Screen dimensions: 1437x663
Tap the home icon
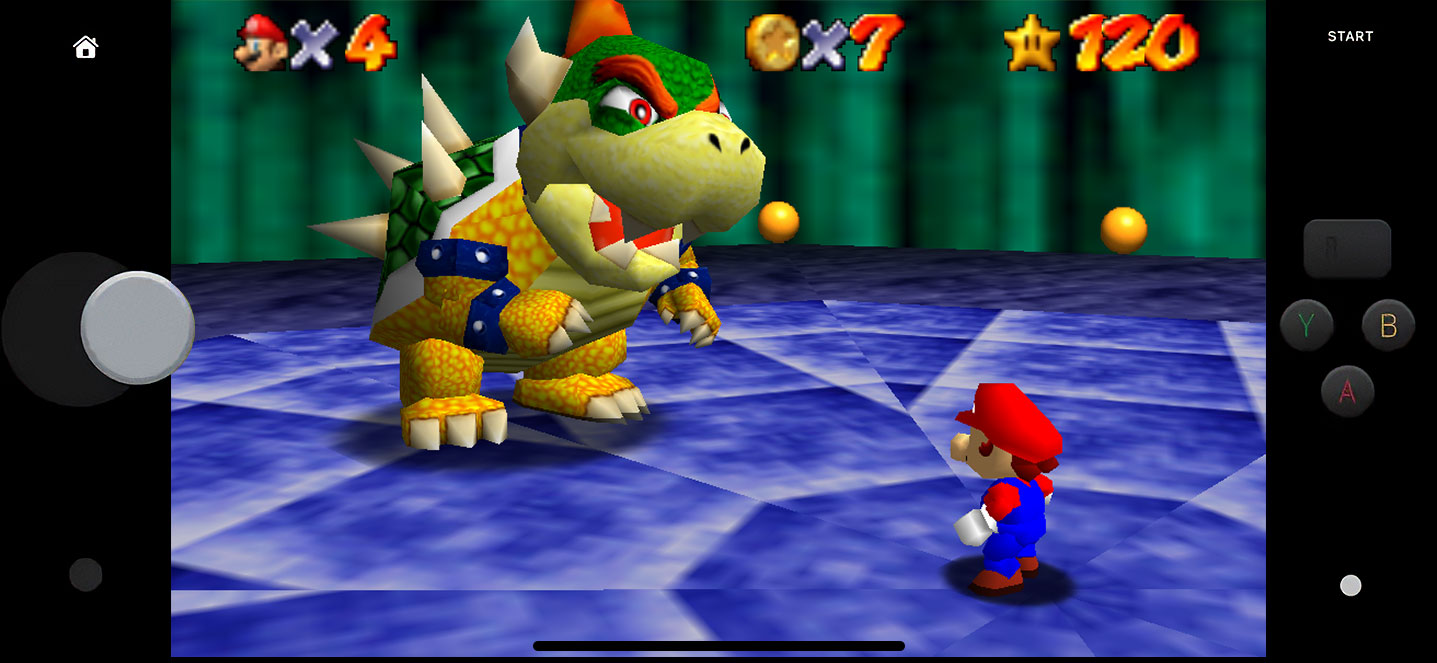coord(86,47)
